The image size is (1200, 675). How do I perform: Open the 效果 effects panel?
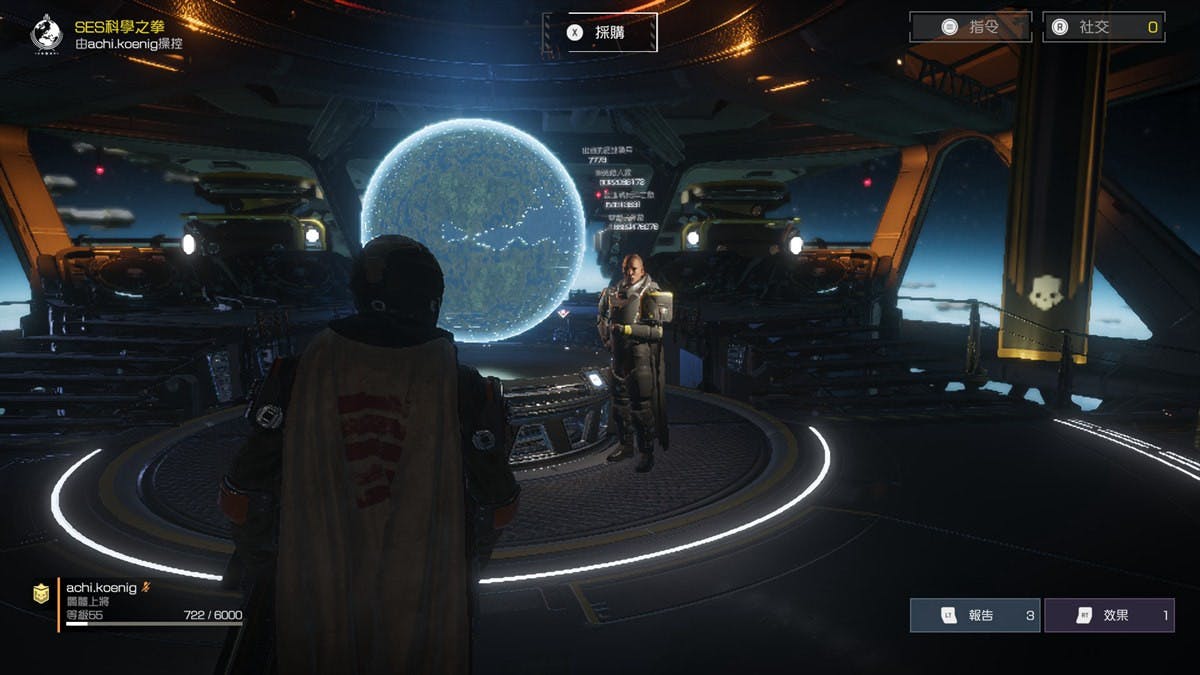(x=1108, y=615)
